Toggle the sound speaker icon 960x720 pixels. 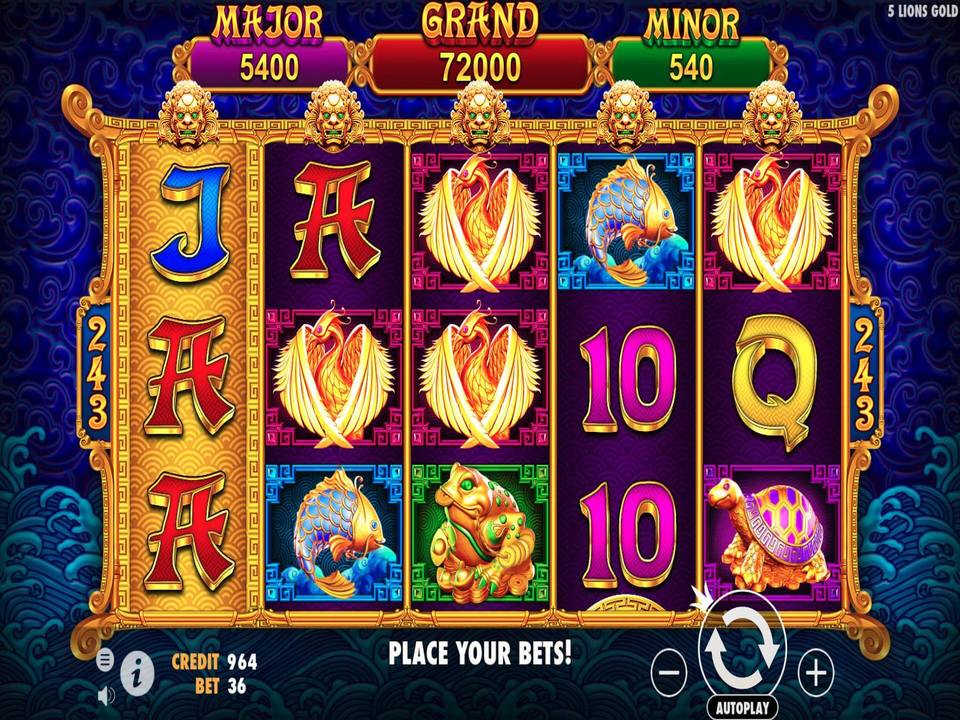pos(105,692)
